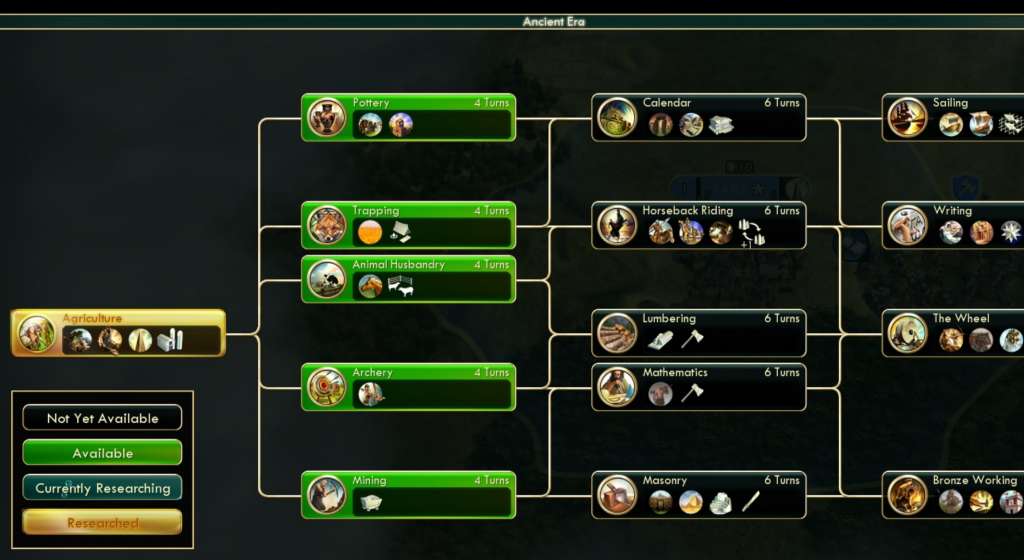The width and height of the screenshot is (1024, 560).
Task: Click the horse icon under Animal Husbandry
Action: click(x=371, y=286)
